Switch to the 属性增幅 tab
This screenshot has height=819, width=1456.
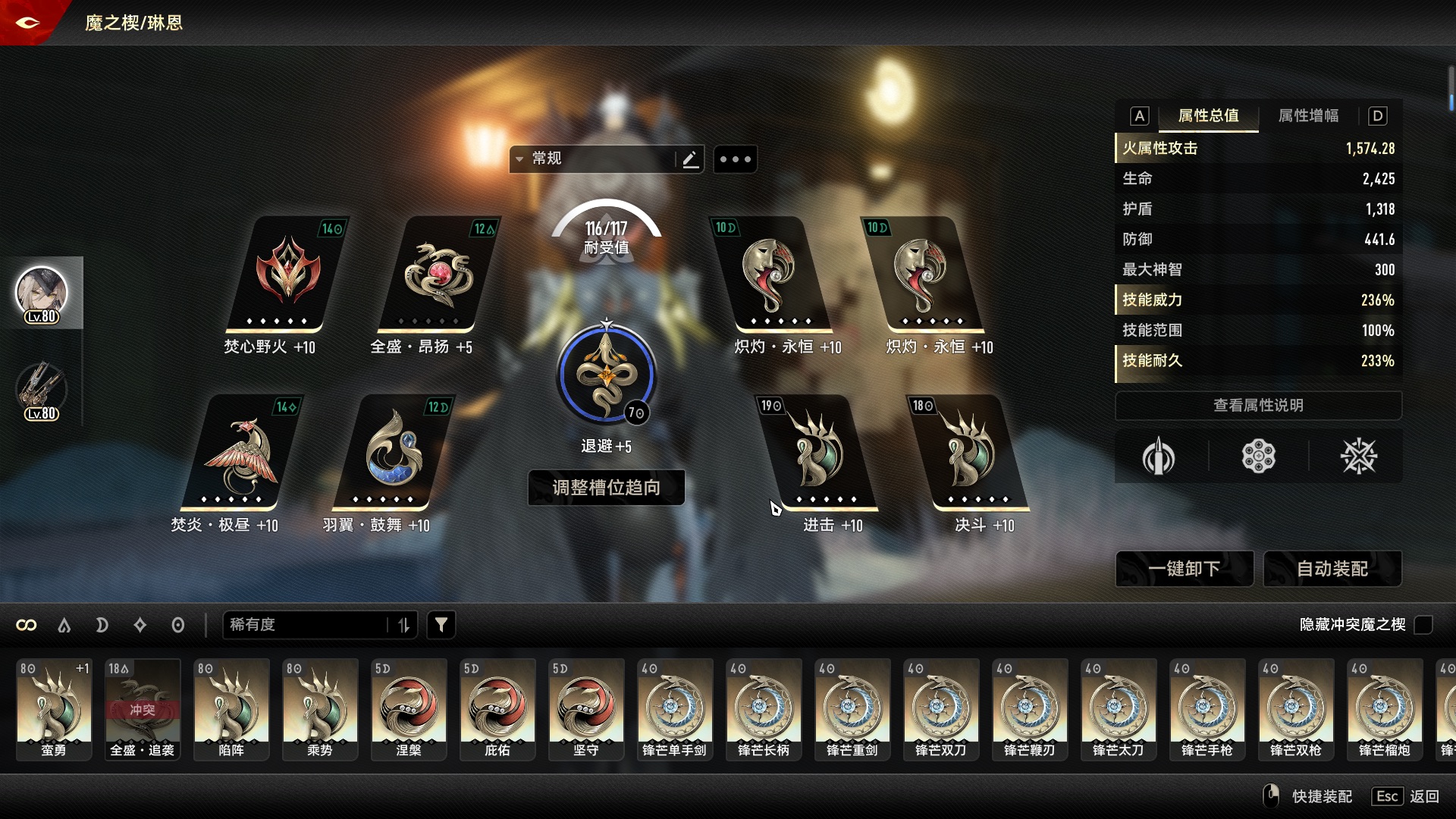(x=1308, y=116)
